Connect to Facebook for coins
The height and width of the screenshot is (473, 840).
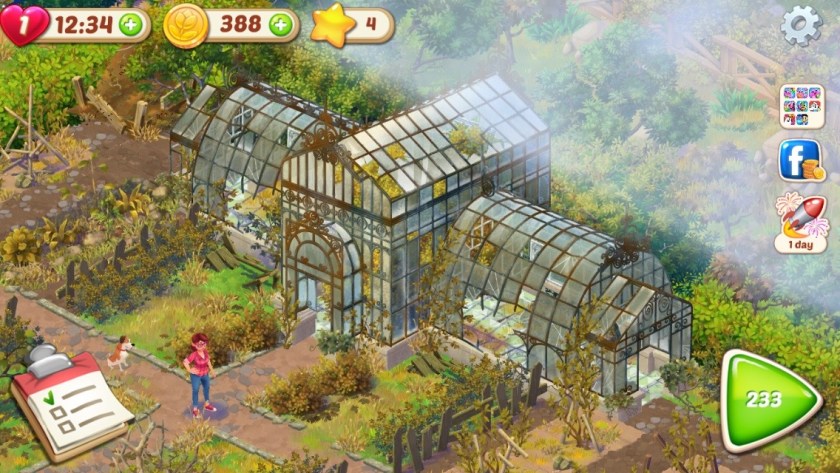[x=801, y=160]
